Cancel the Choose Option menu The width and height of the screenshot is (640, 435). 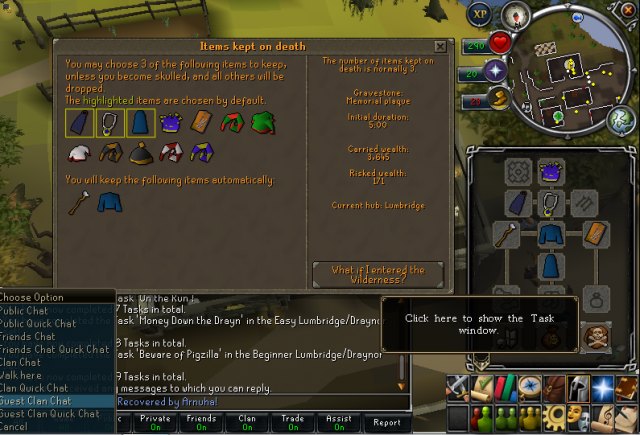pyautogui.click(x=16, y=426)
